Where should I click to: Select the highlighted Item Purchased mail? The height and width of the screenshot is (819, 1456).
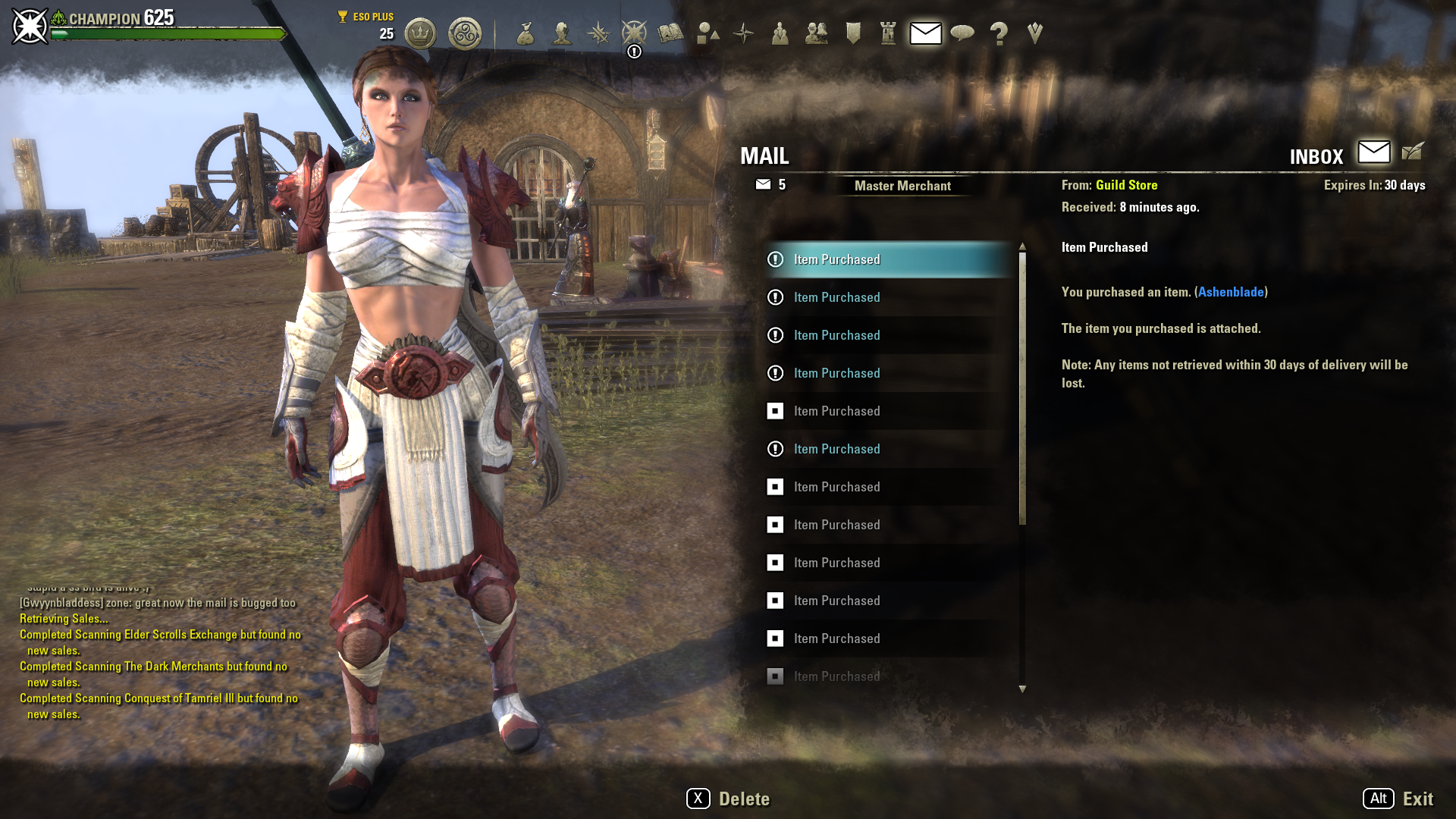click(x=887, y=259)
